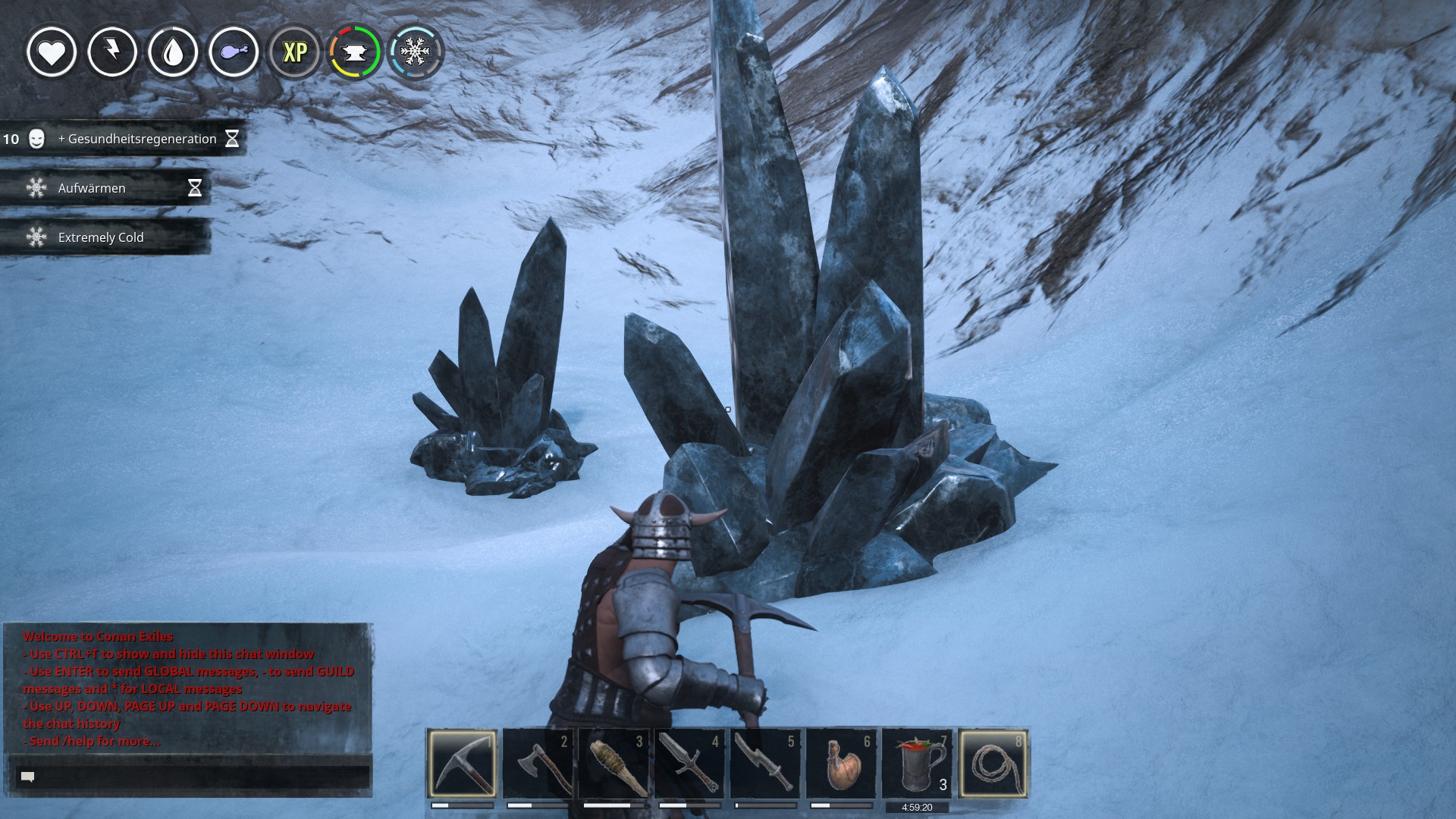Select the coiled rope in slot 8
Viewport: 1456px width, 819px height.
pyautogui.click(x=993, y=763)
